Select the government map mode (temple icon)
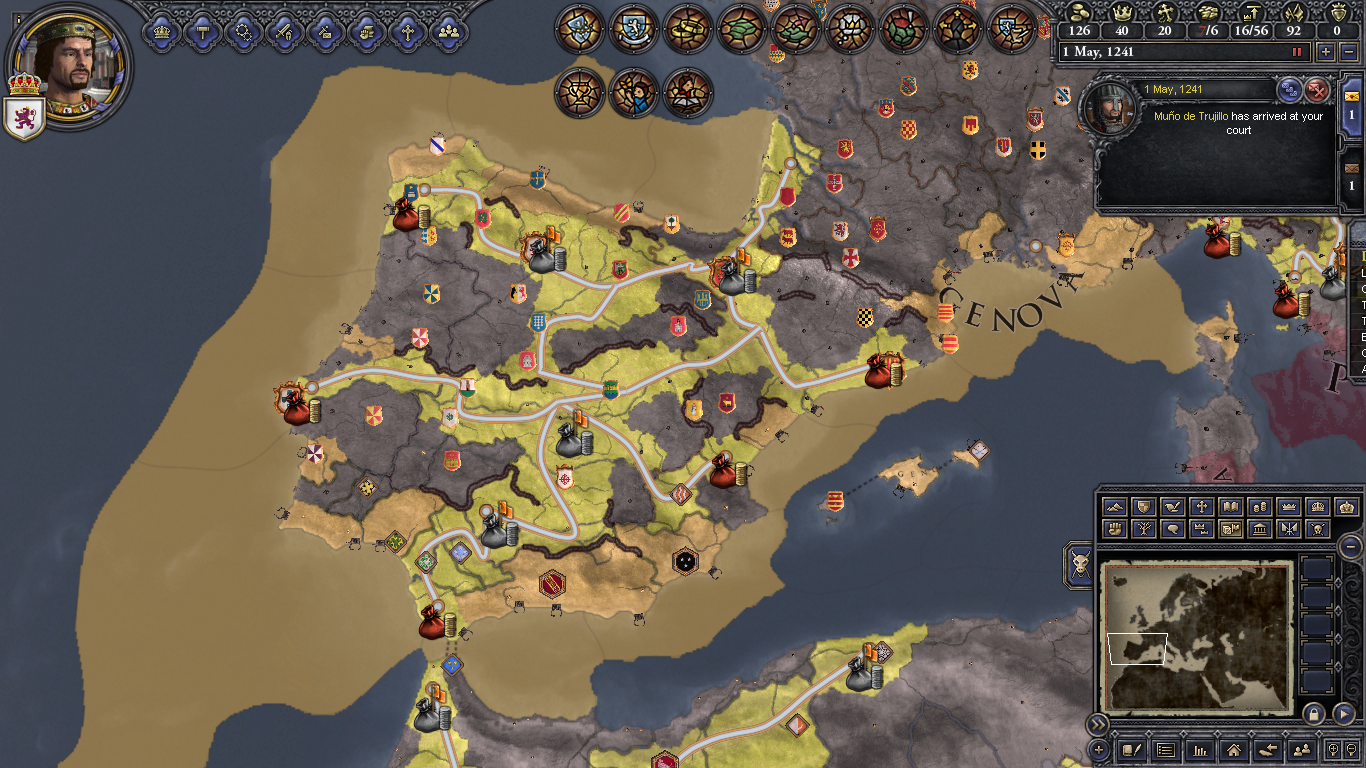The image size is (1366, 768). (x=1261, y=528)
